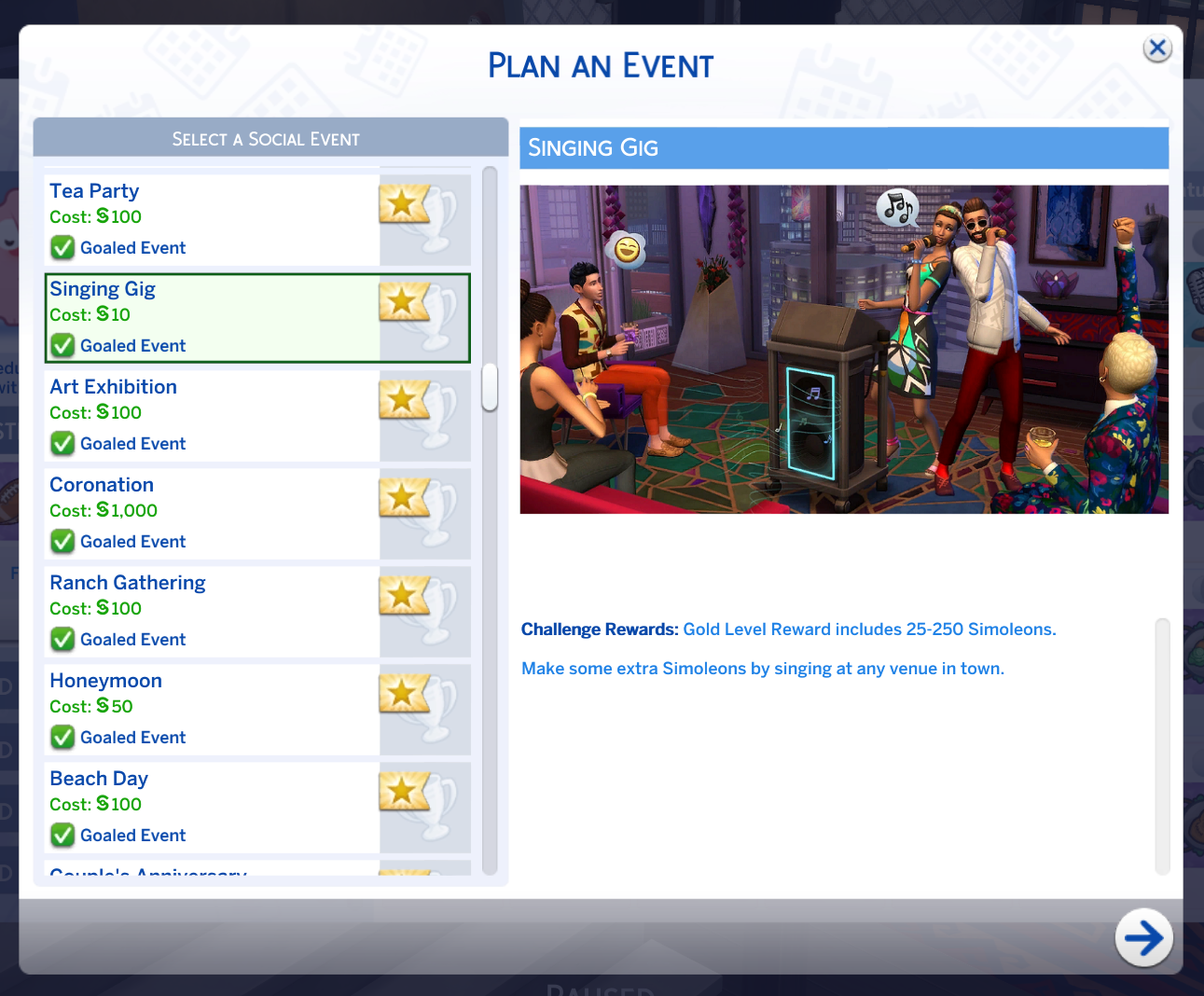Toggle Beach Day's Goaled Event indicator
1204x996 pixels.
click(62, 835)
